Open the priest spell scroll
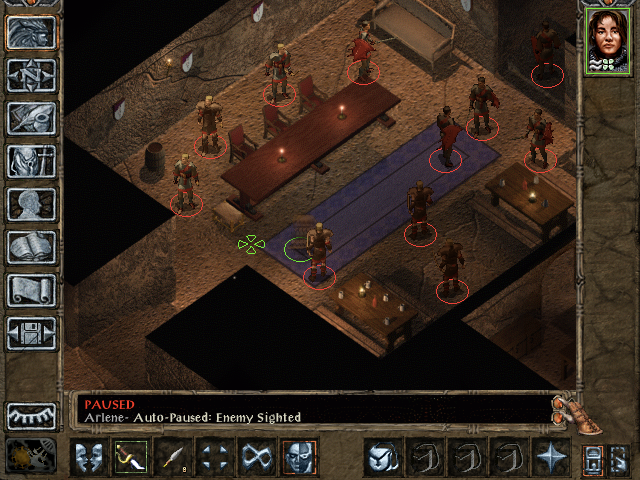640x480 pixels. [x=32, y=290]
